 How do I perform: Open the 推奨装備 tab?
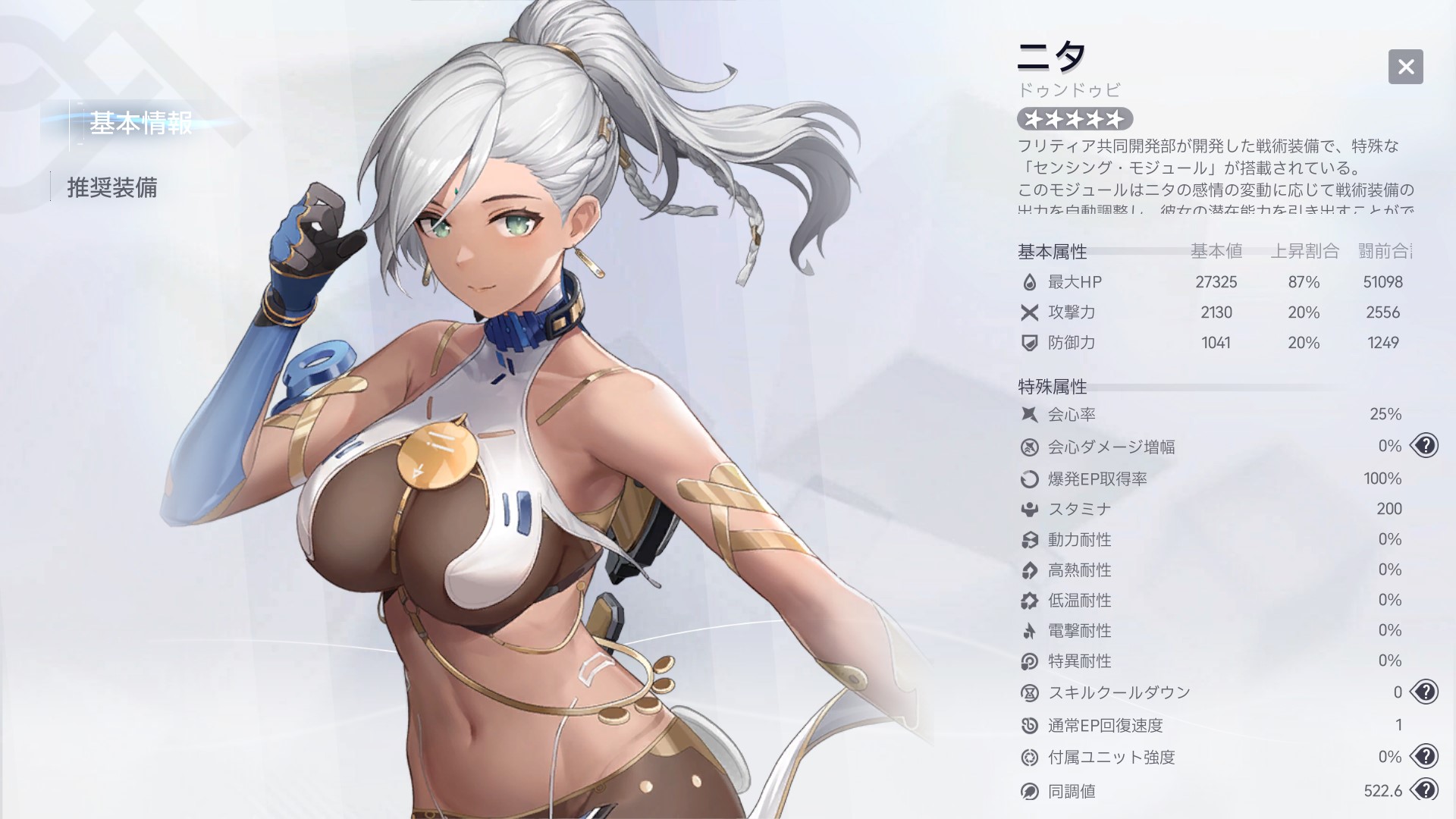112,187
